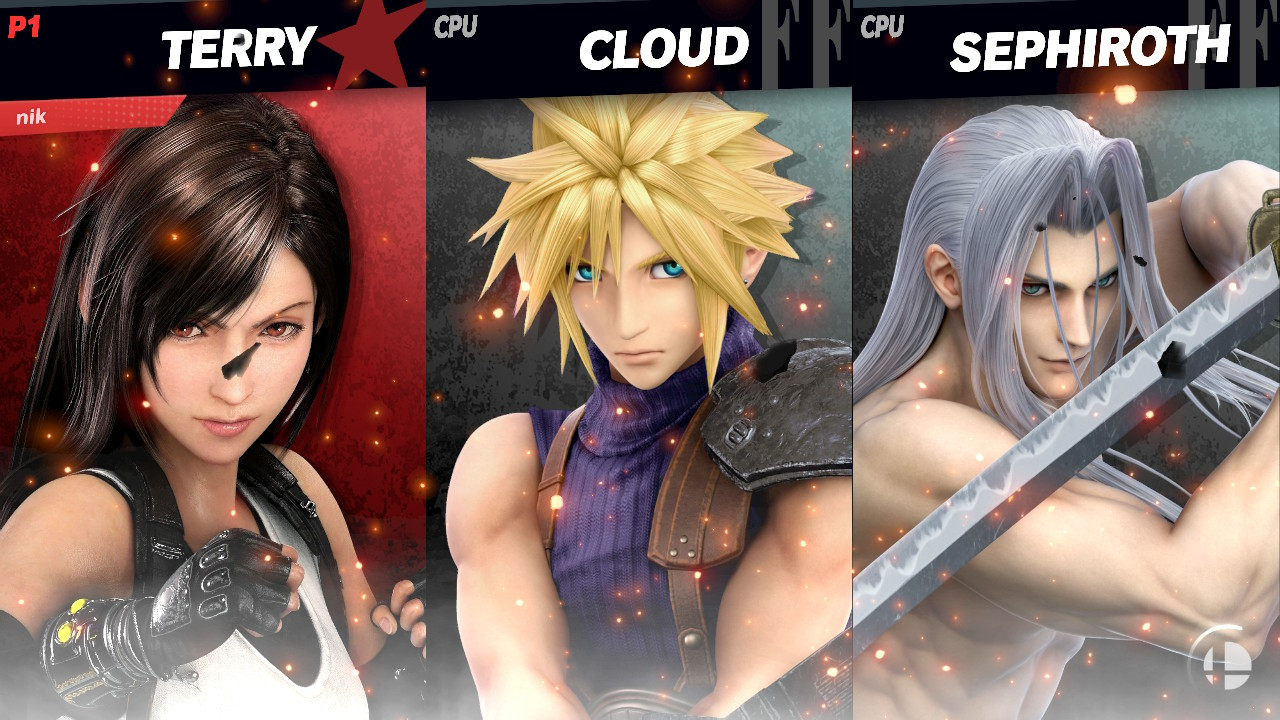Click the SEPHIROTH name text
The width and height of the screenshot is (1280, 720).
[x=1090, y=45]
